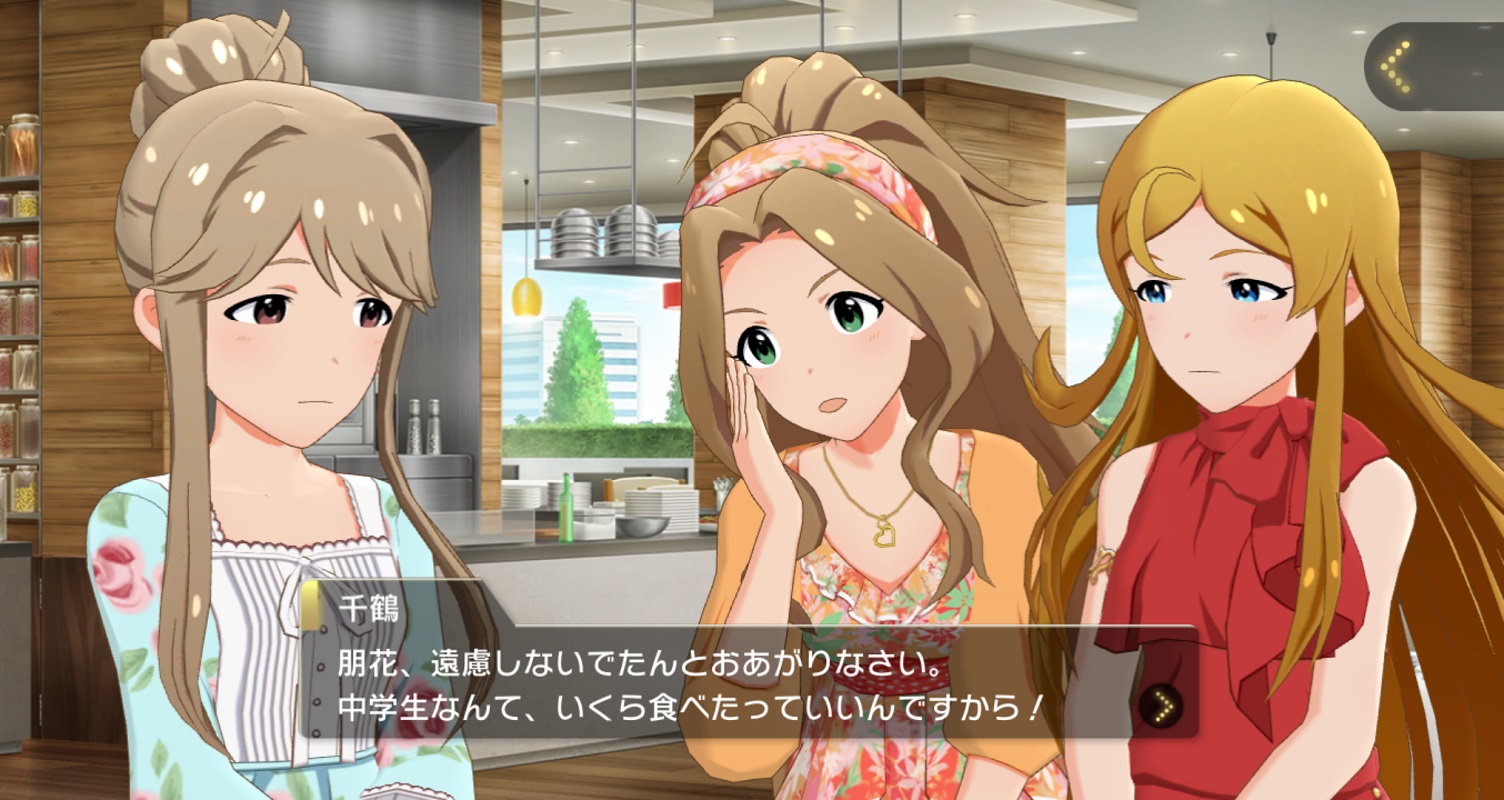
Task: Open the menu with the left-arrow tab
Action: [1396, 67]
